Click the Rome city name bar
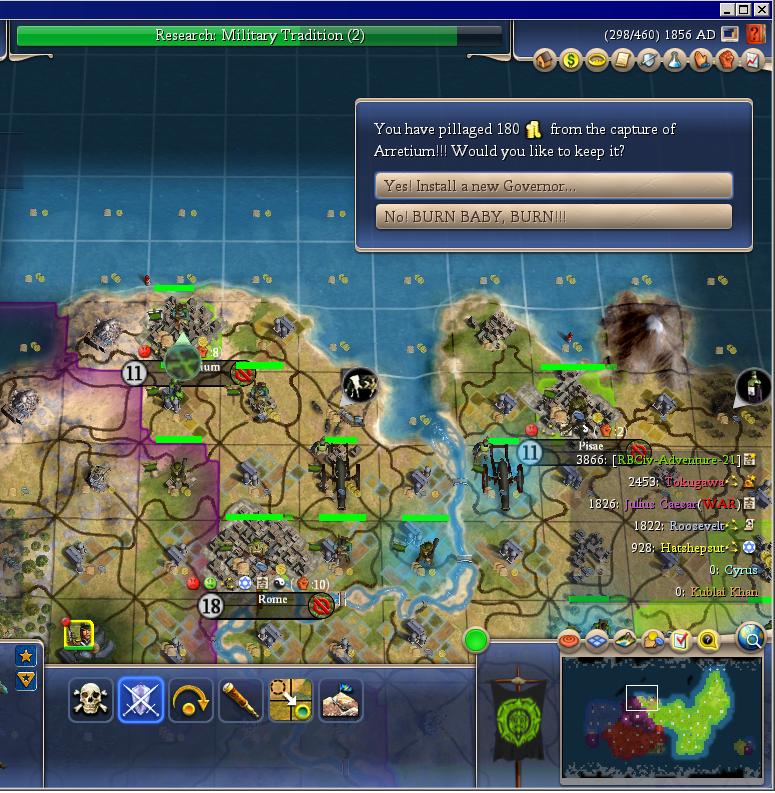This screenshot has height=793, width=775. 272,601
